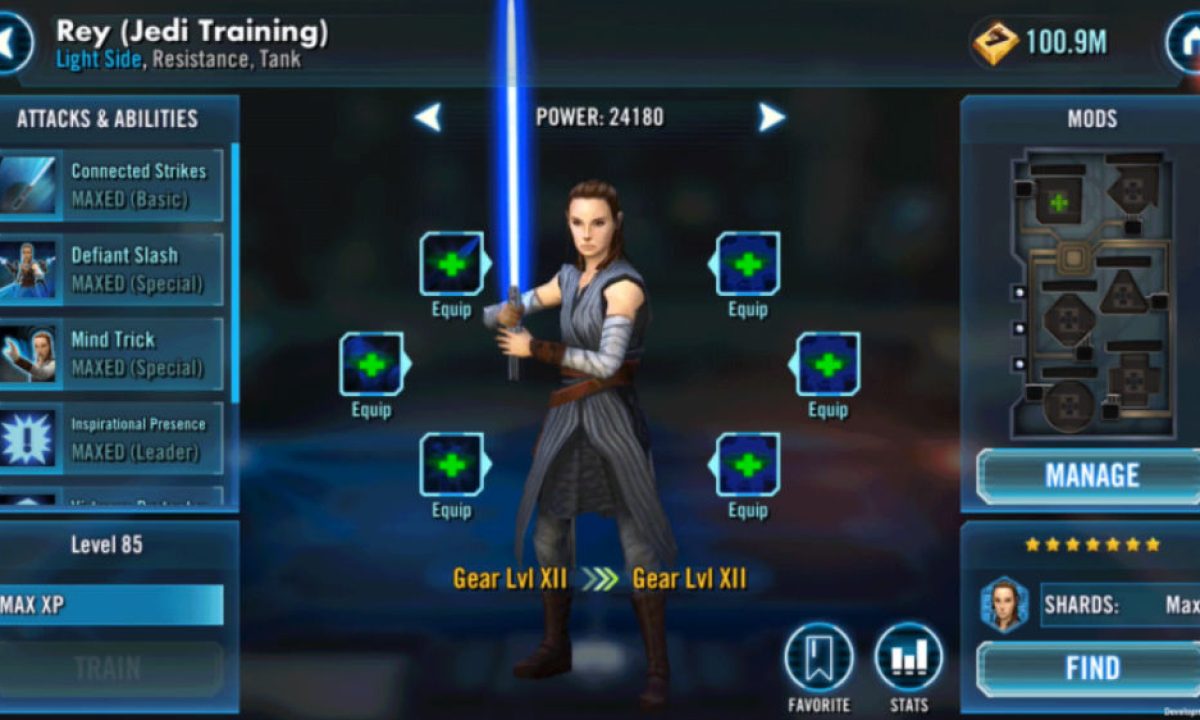Click the Find shards button
Image resolution: width=1200 pixels, height=720 pixels.
pyautogui.click(x=1092, y=668)
